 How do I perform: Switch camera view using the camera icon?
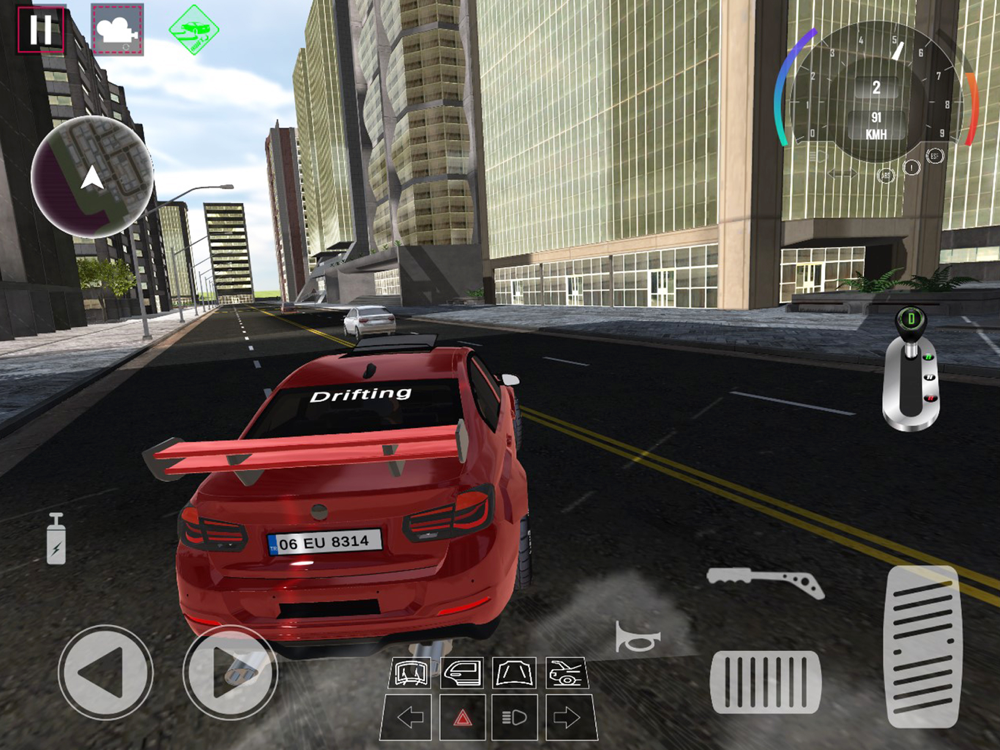pos(117,29)
